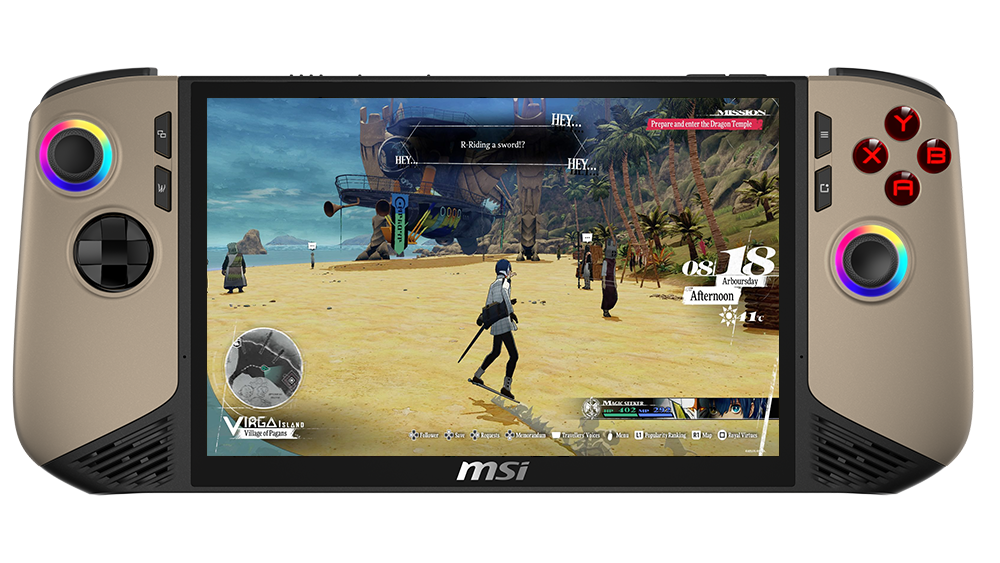The image size is (1000, 563).
Task: Select the Magic Seeker archetype emblem
Action: pyautogui.click(x=593, y=408)
